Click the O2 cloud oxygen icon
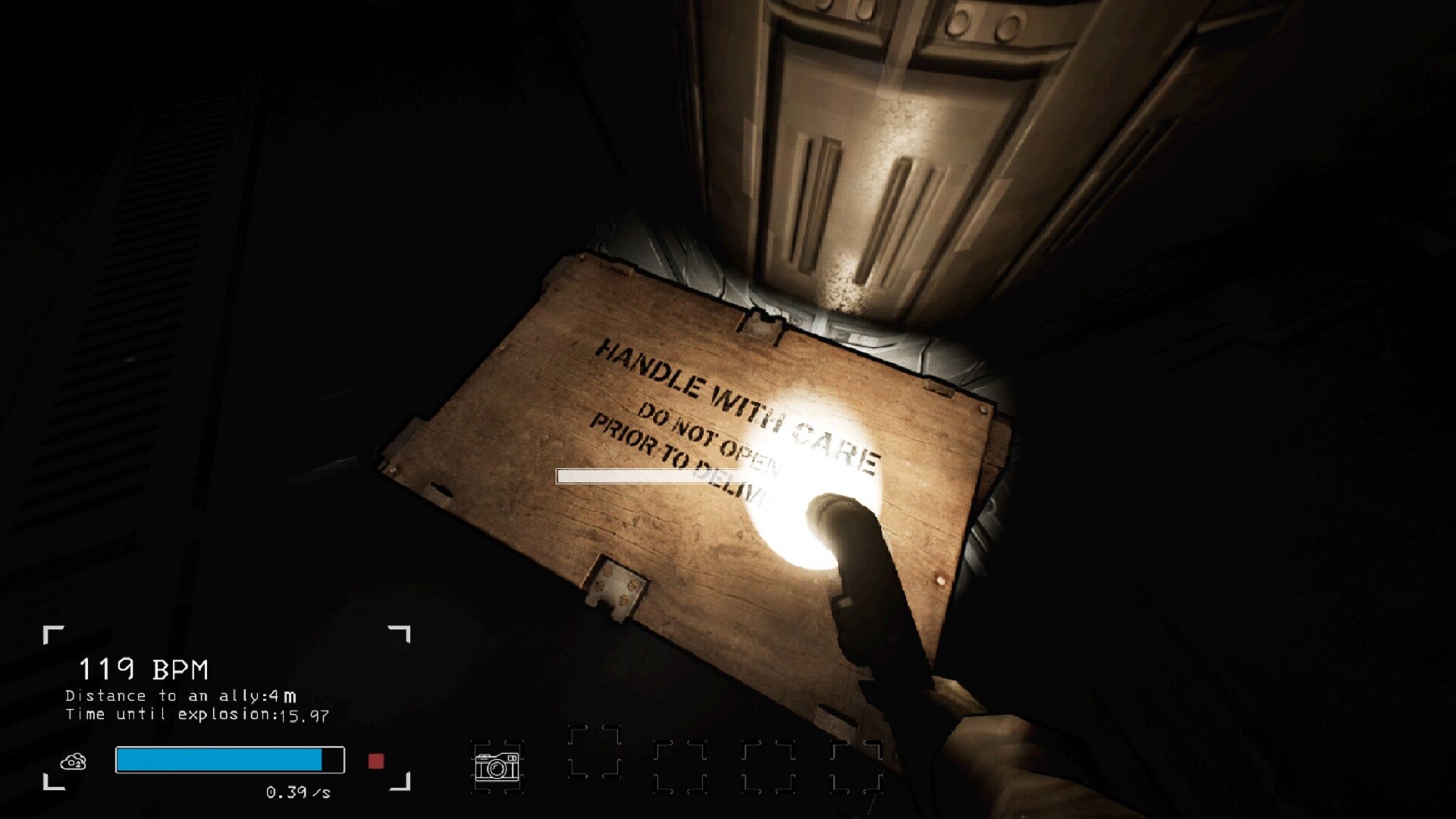This screenshot has width=1456, height=819. click(73, 761)
